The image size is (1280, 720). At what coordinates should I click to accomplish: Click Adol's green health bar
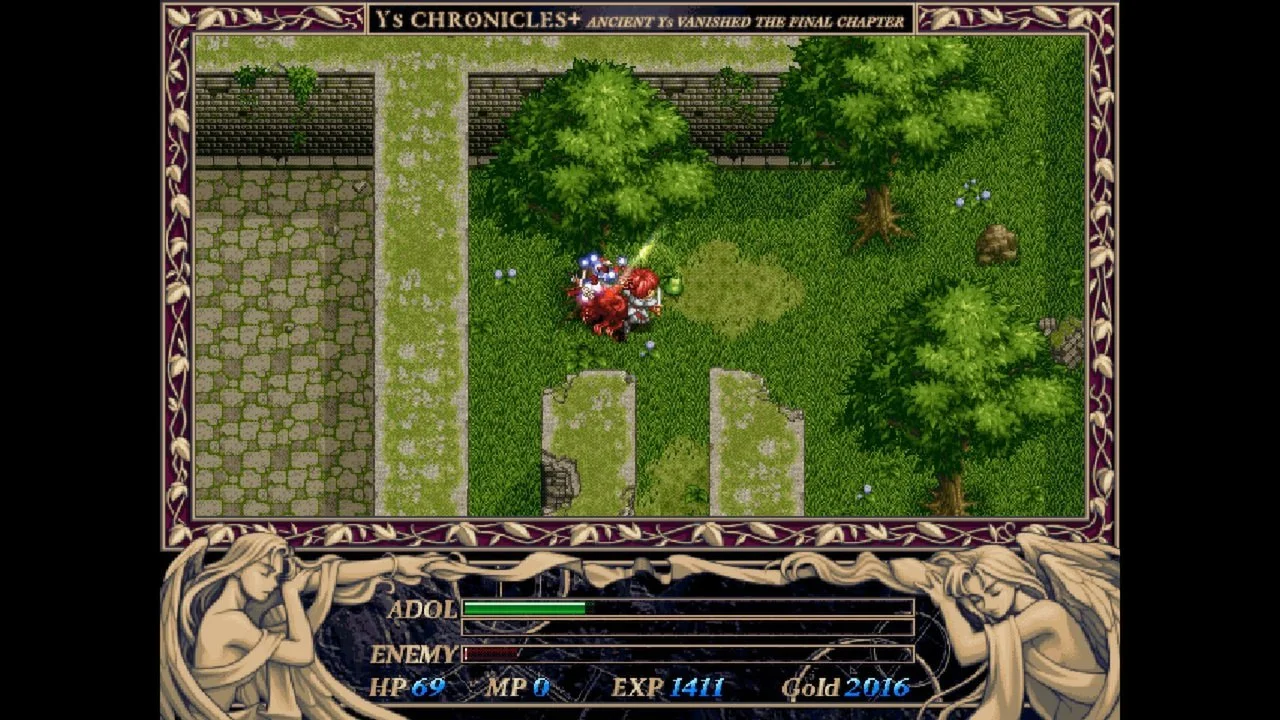tap(525, 607)
